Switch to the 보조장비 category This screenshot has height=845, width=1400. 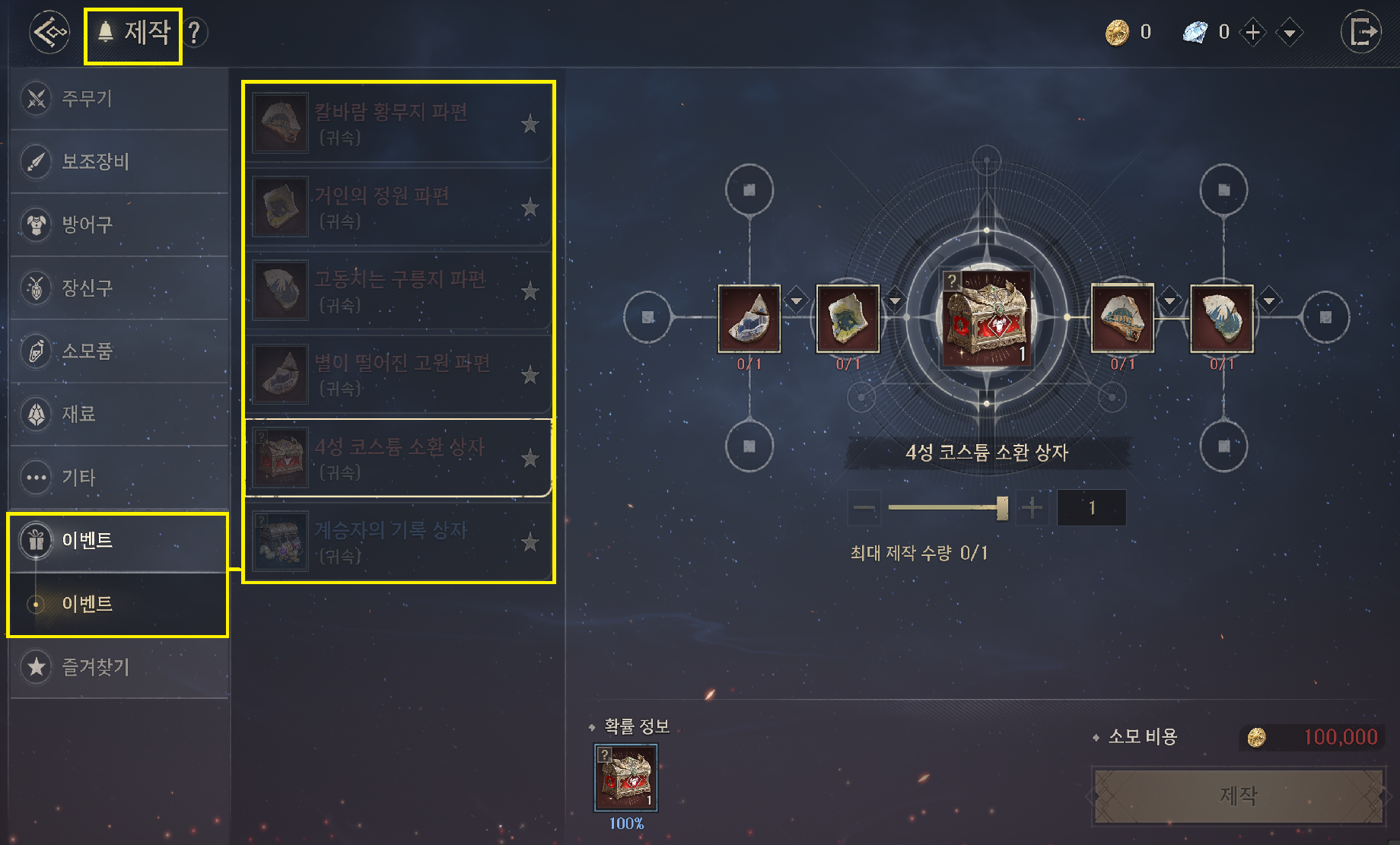[x=119, y=162]
